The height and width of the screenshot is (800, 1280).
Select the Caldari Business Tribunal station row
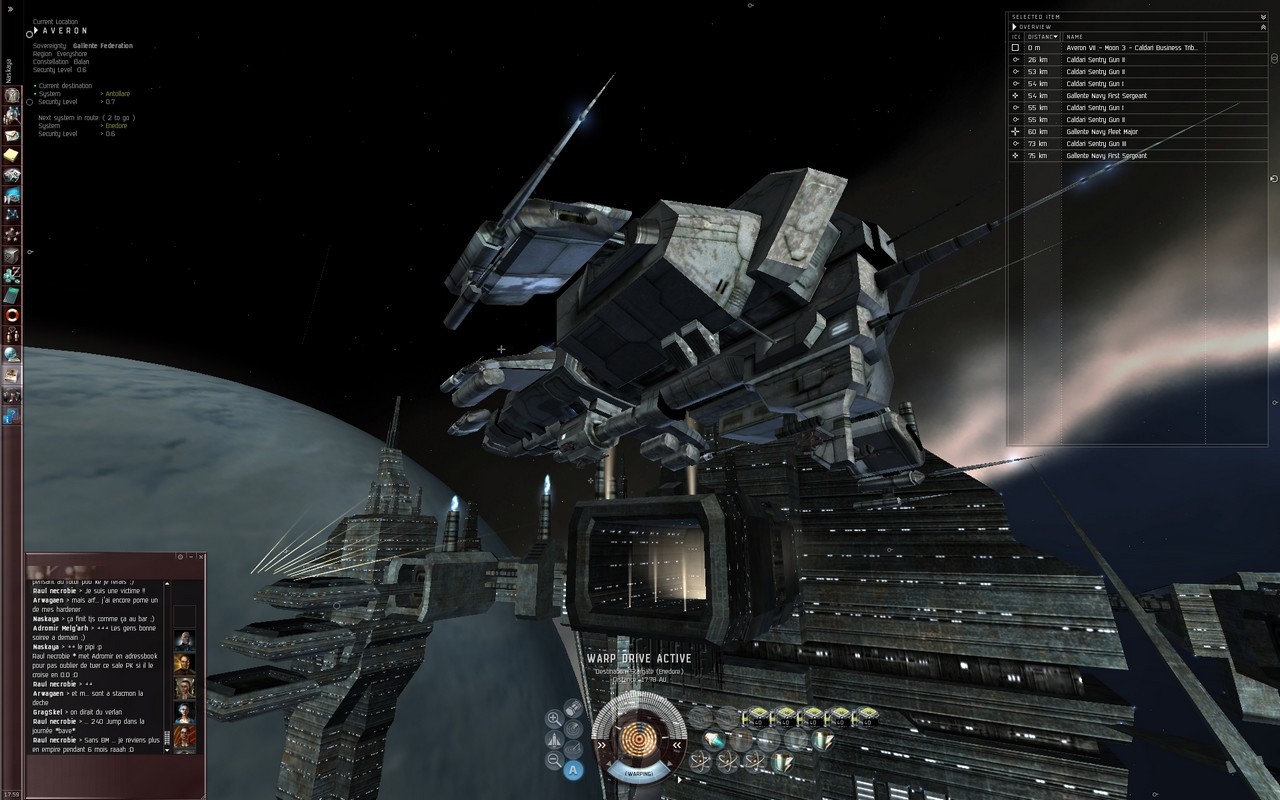pyautogui.click(x=1131, y=48)
